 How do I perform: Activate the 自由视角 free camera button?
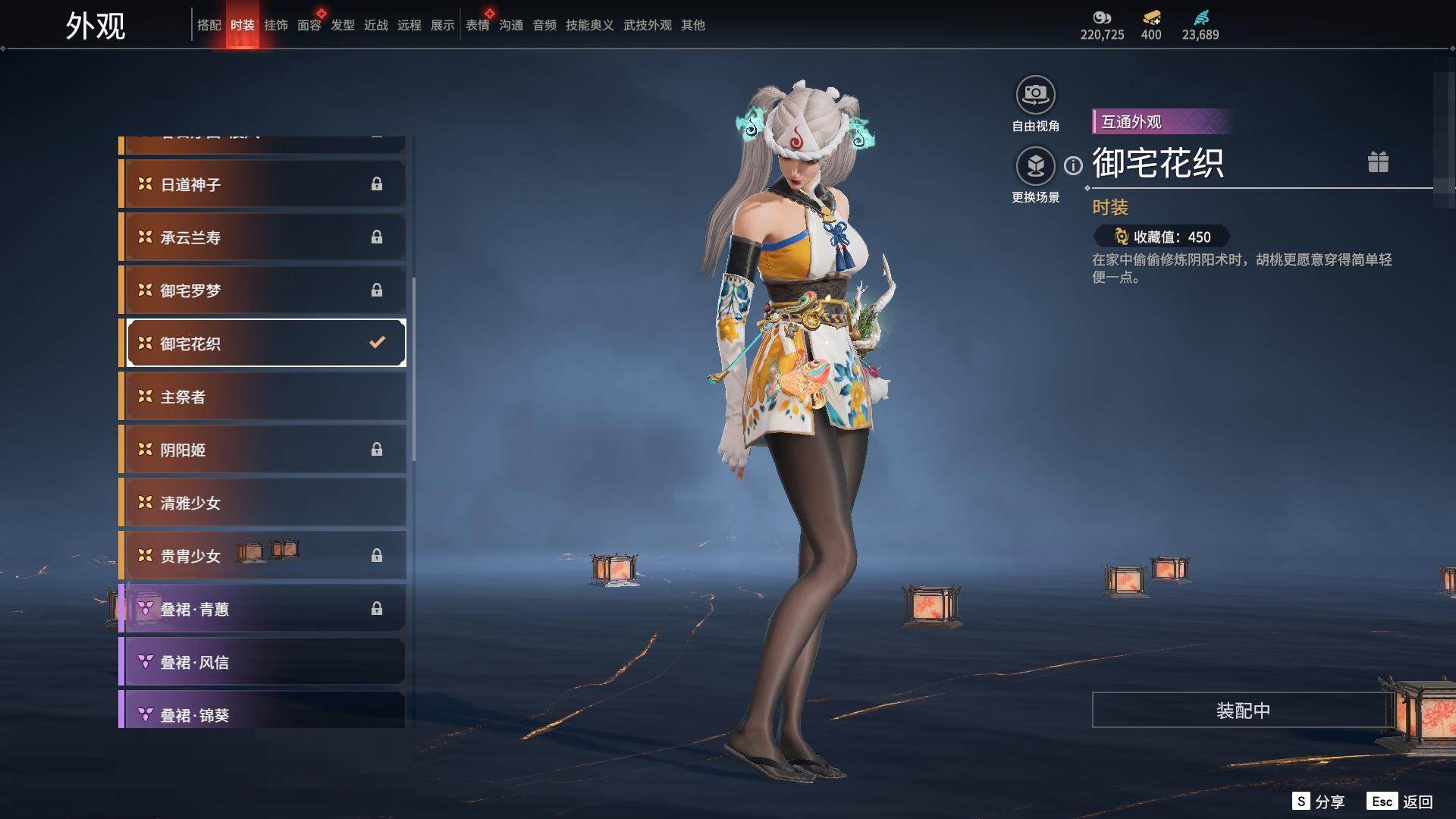[x=1035, y=96]
